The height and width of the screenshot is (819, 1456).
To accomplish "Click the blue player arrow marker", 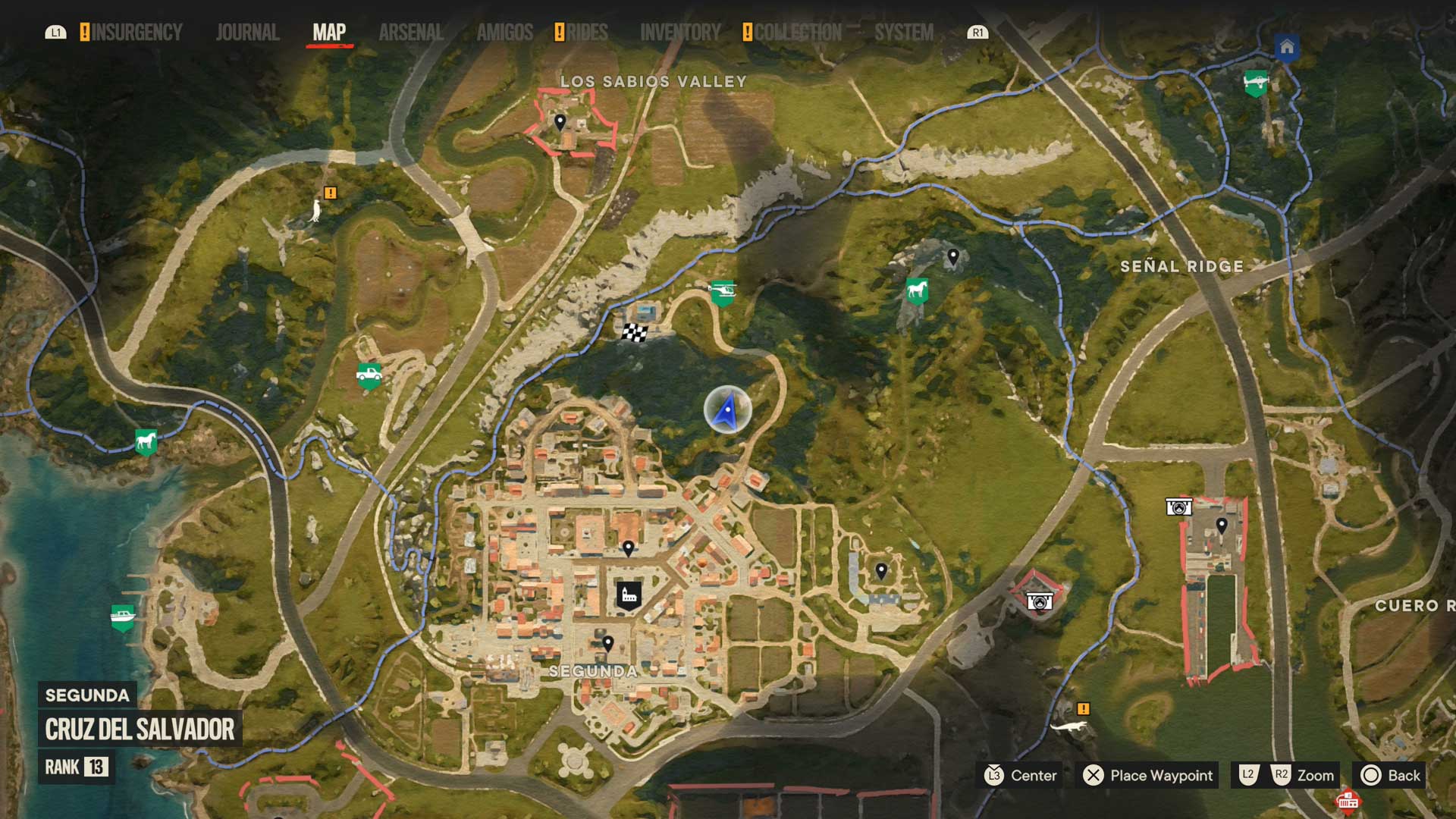I will pyautogui.click(x=727, y=410).
